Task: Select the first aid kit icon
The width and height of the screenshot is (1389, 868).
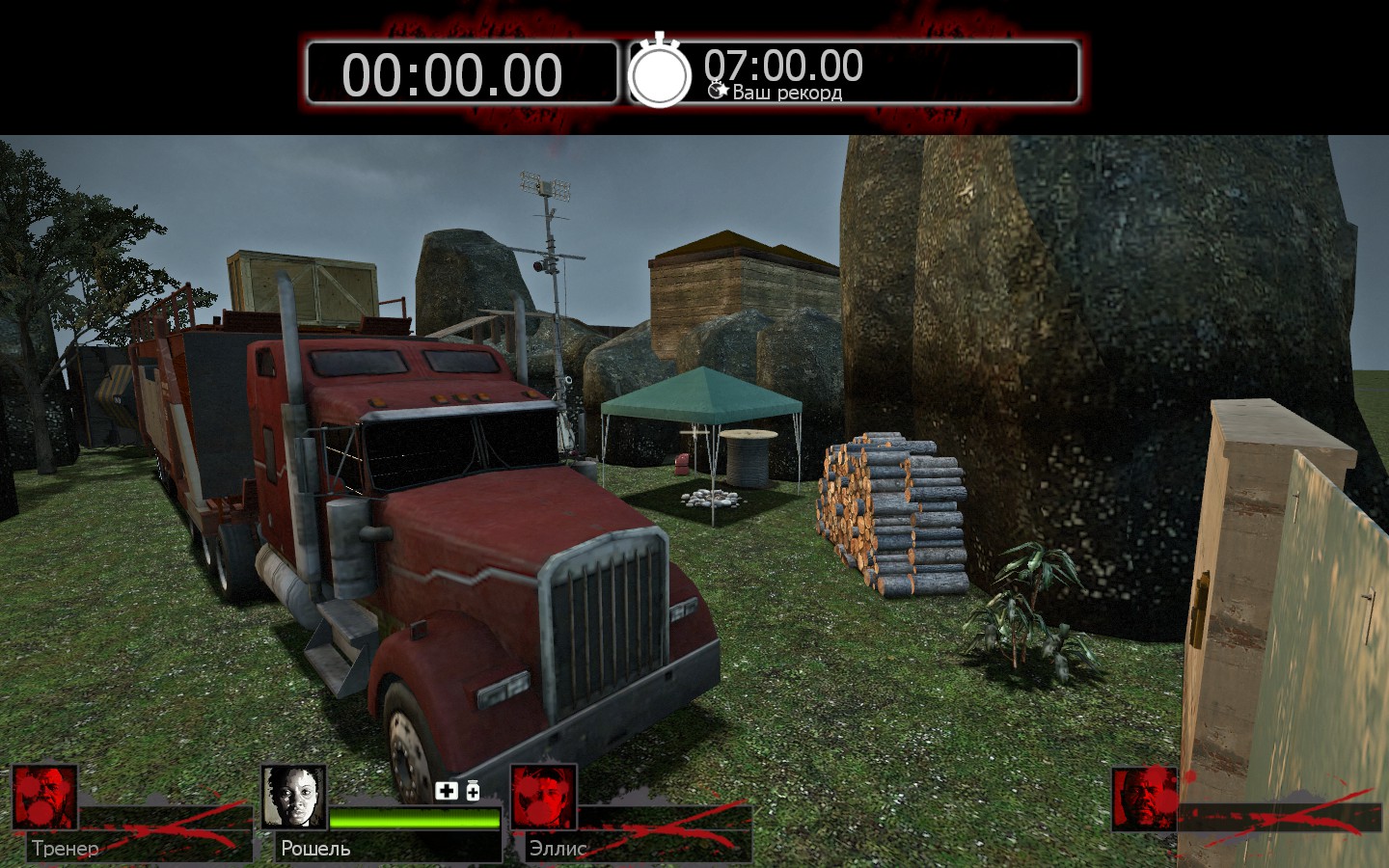Action: [x=446, y=791]
